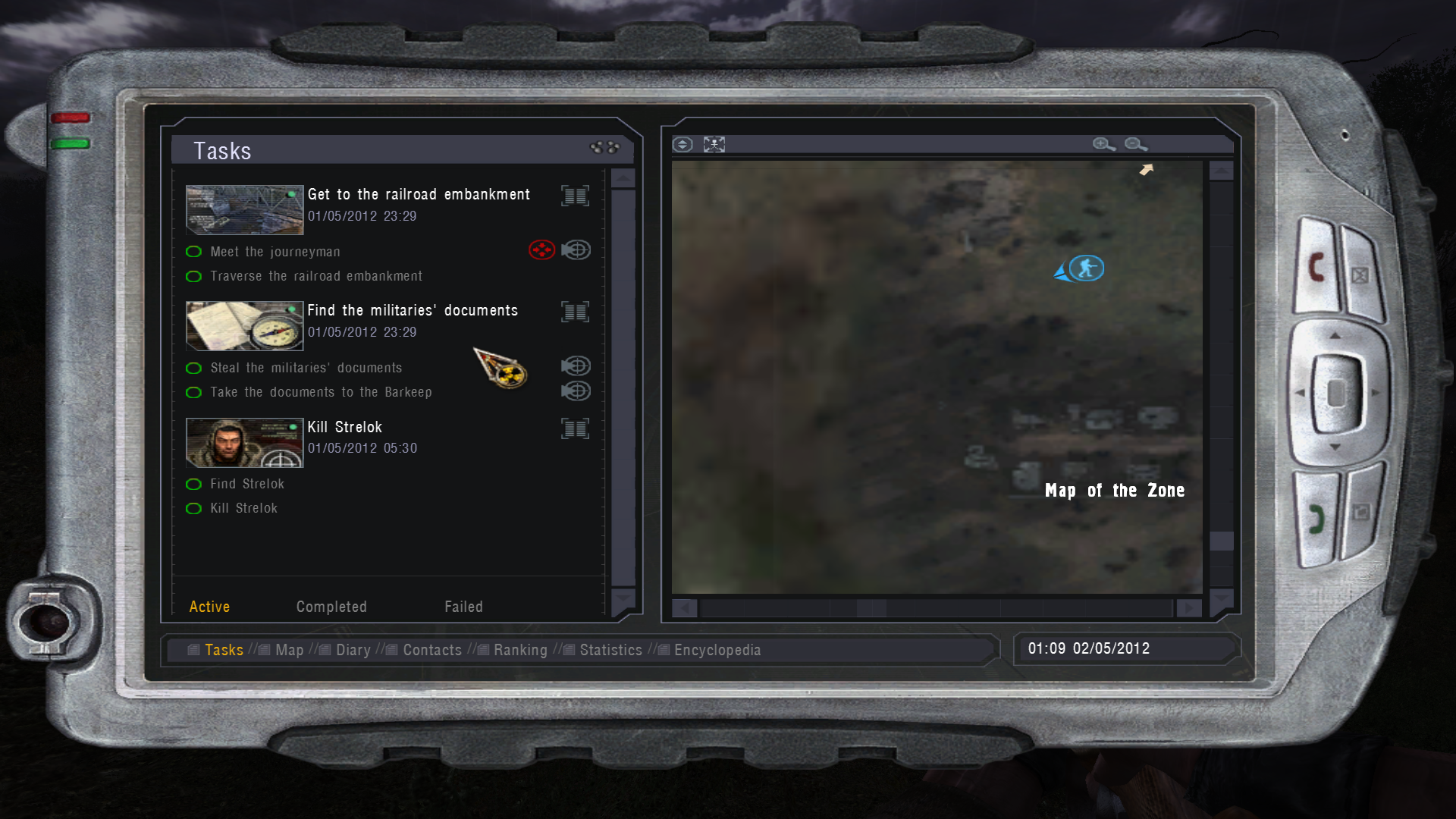Show map location for Meet the journeyman

coord(576,249)
